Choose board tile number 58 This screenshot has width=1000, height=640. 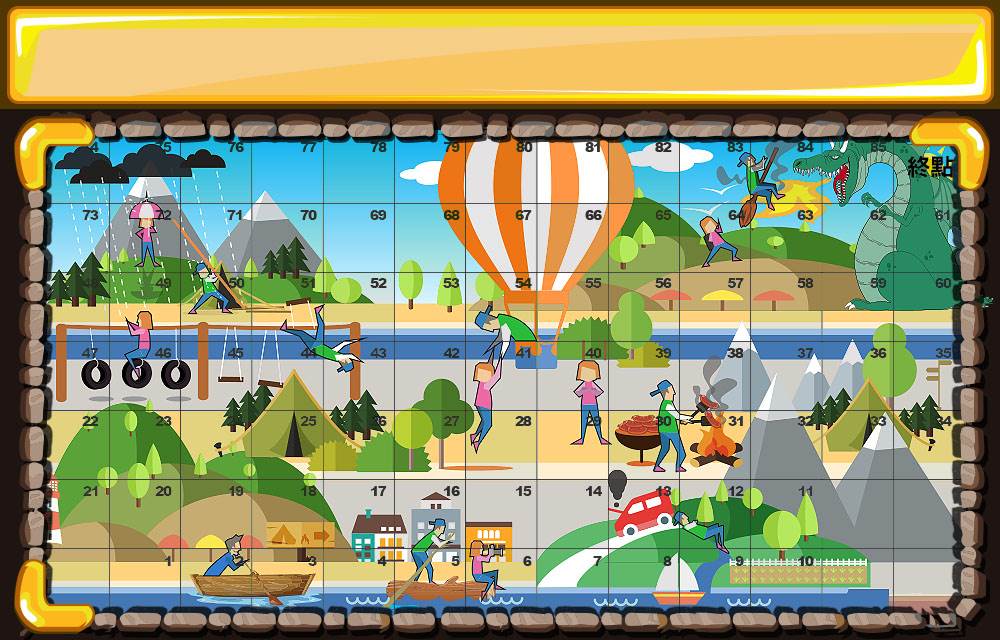coord(805,284)
